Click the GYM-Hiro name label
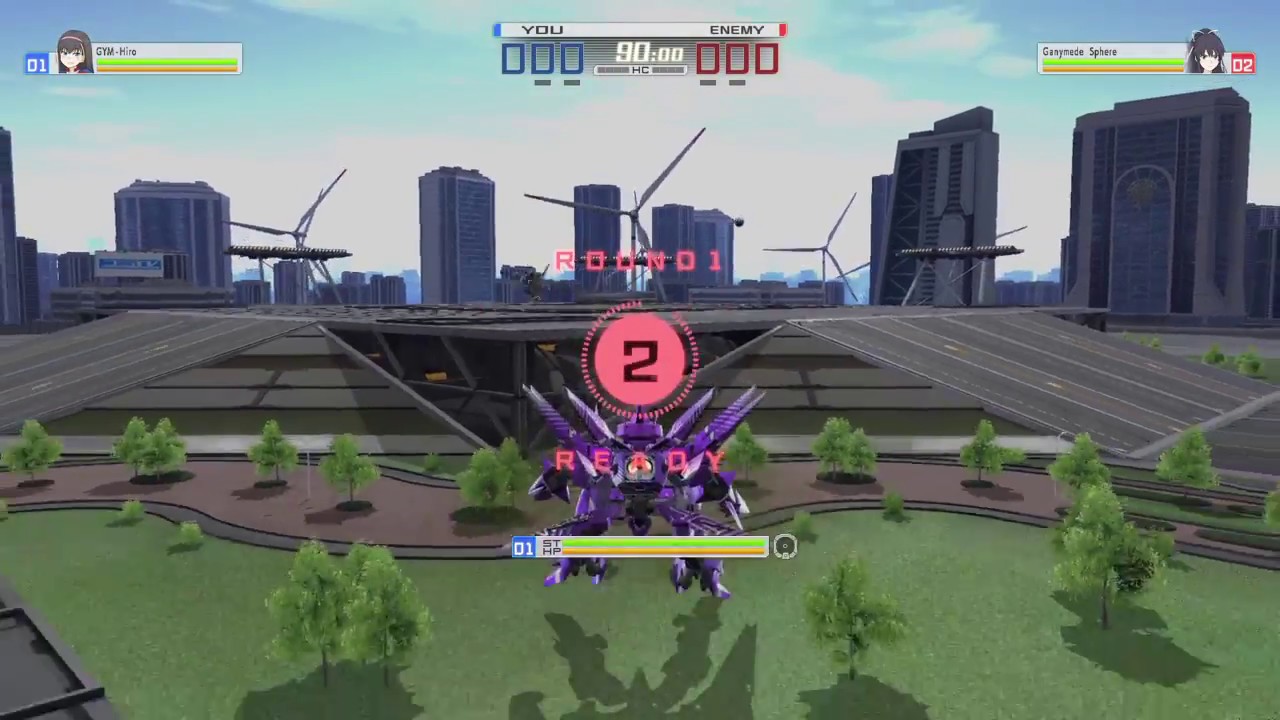The width and height of the screenshot is (1280, 720). [x=115, y=51]
